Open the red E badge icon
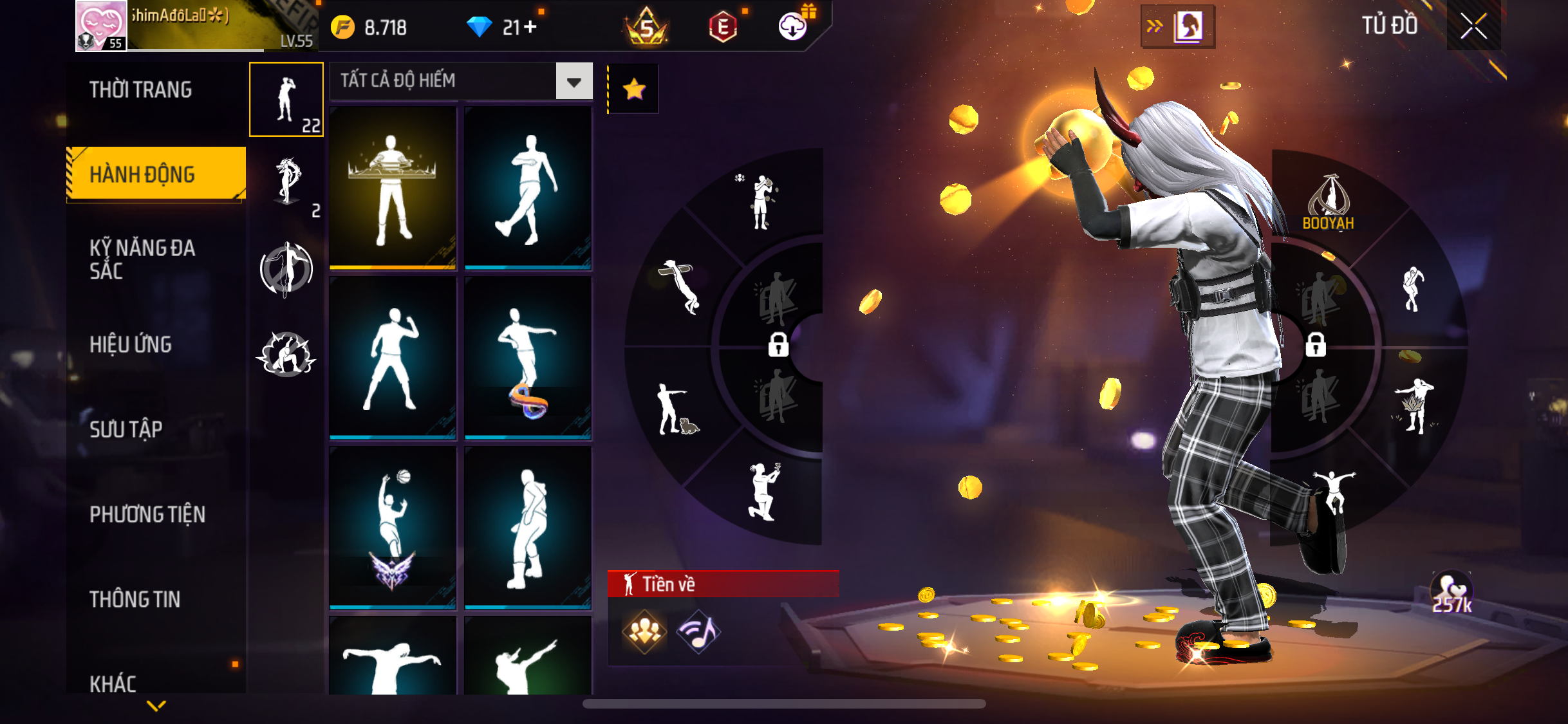Screen dimensions: 1568x724 click(x=723, y=27)
